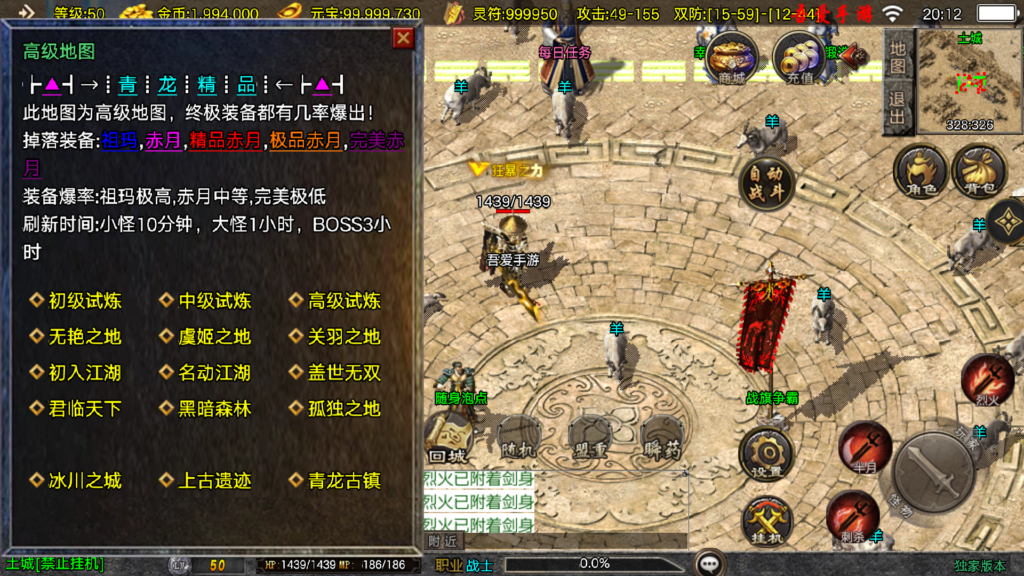The height and width of the screenshot is (576, 1024).
Task: Select 初级试炼 map entry
Action: 85,301
